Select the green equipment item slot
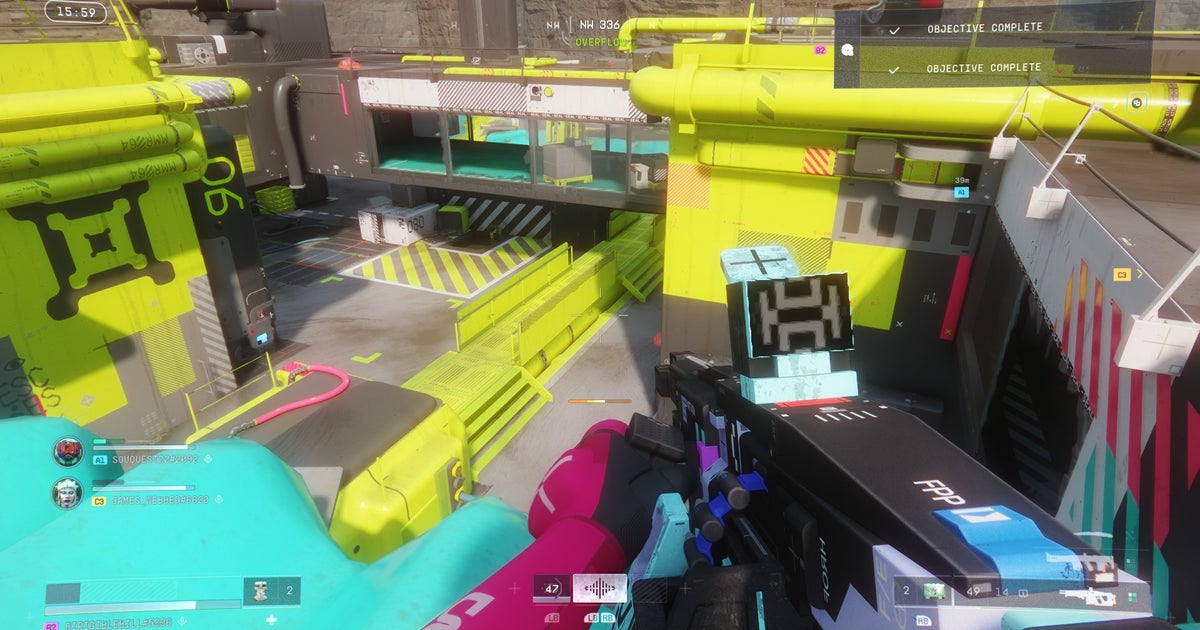 pyautogui.click(x=933, y=591)
